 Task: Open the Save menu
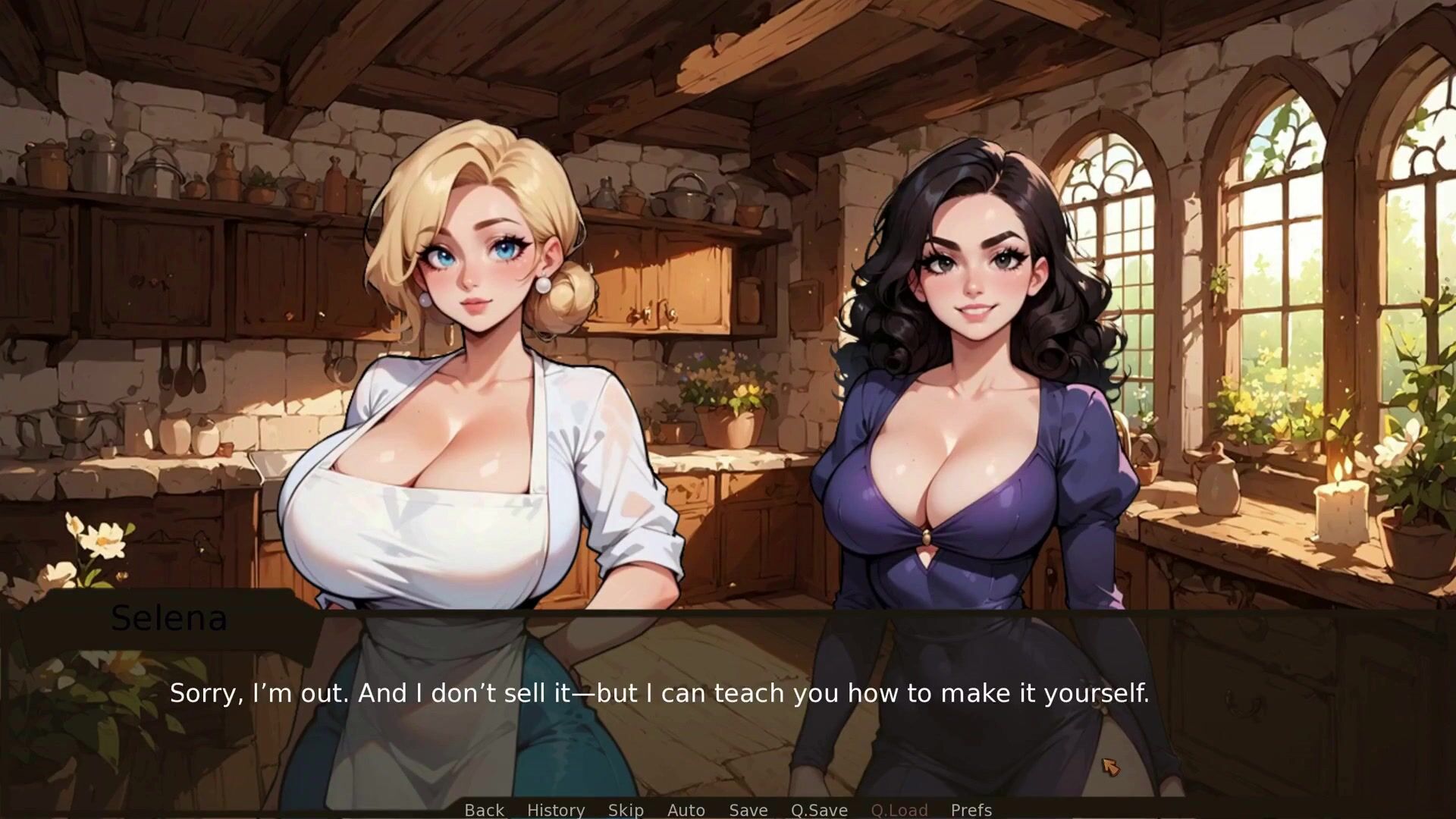pyautogui.click(x=748, y=810)
